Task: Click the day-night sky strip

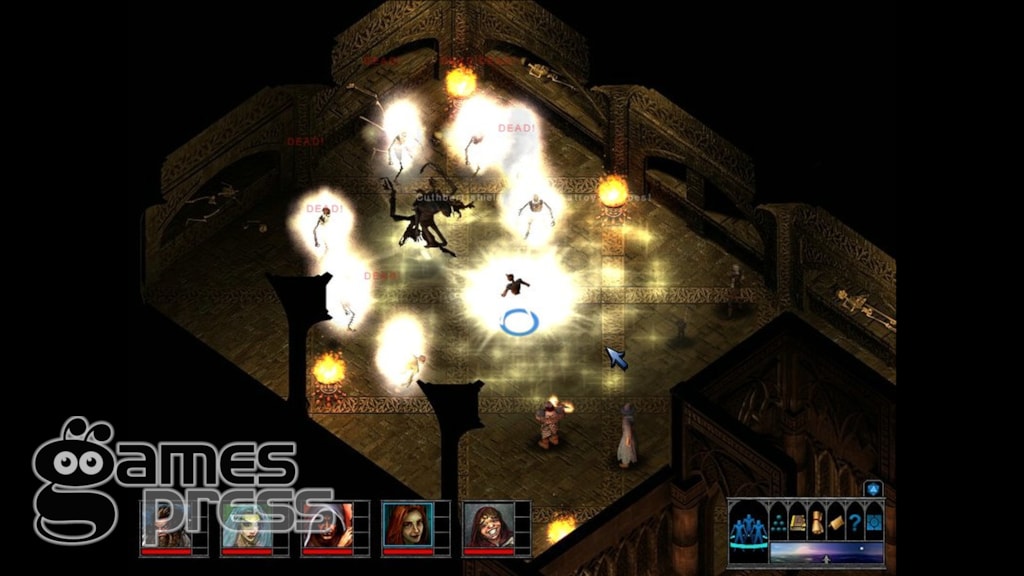Action: tap(826, 552)
